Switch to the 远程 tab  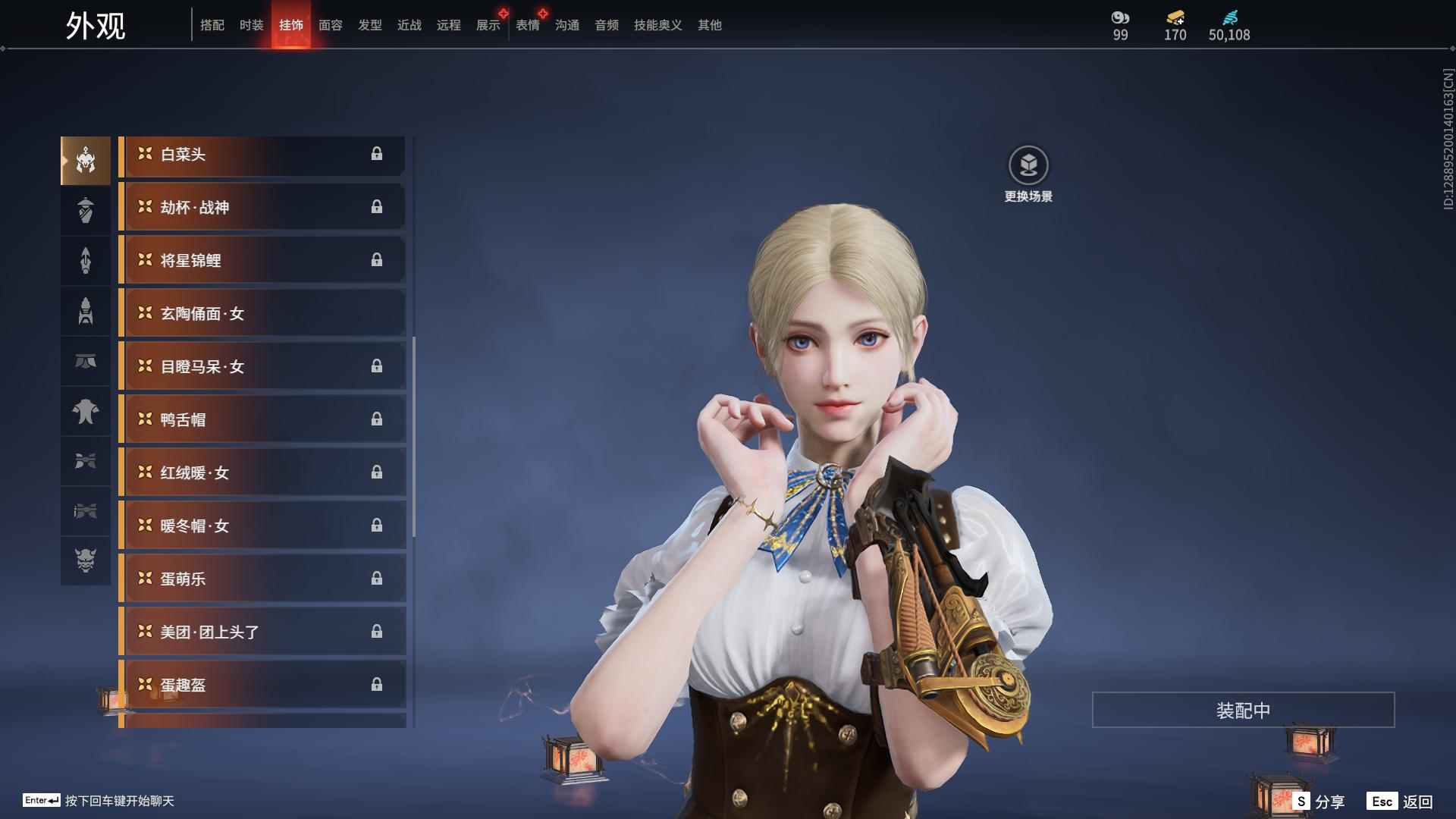point(449,25)
